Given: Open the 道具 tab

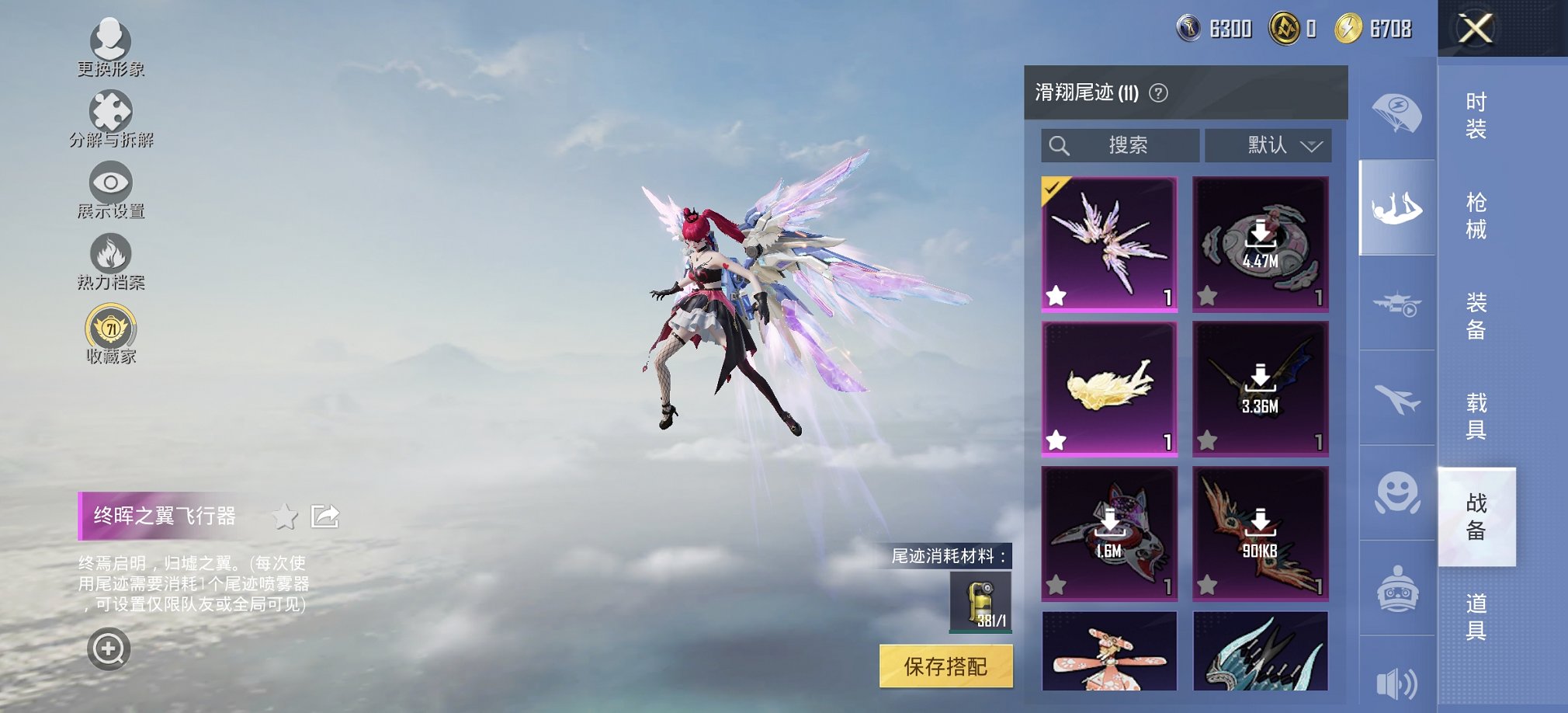Looking at the screenshot, I should [x=1477, y=613].
